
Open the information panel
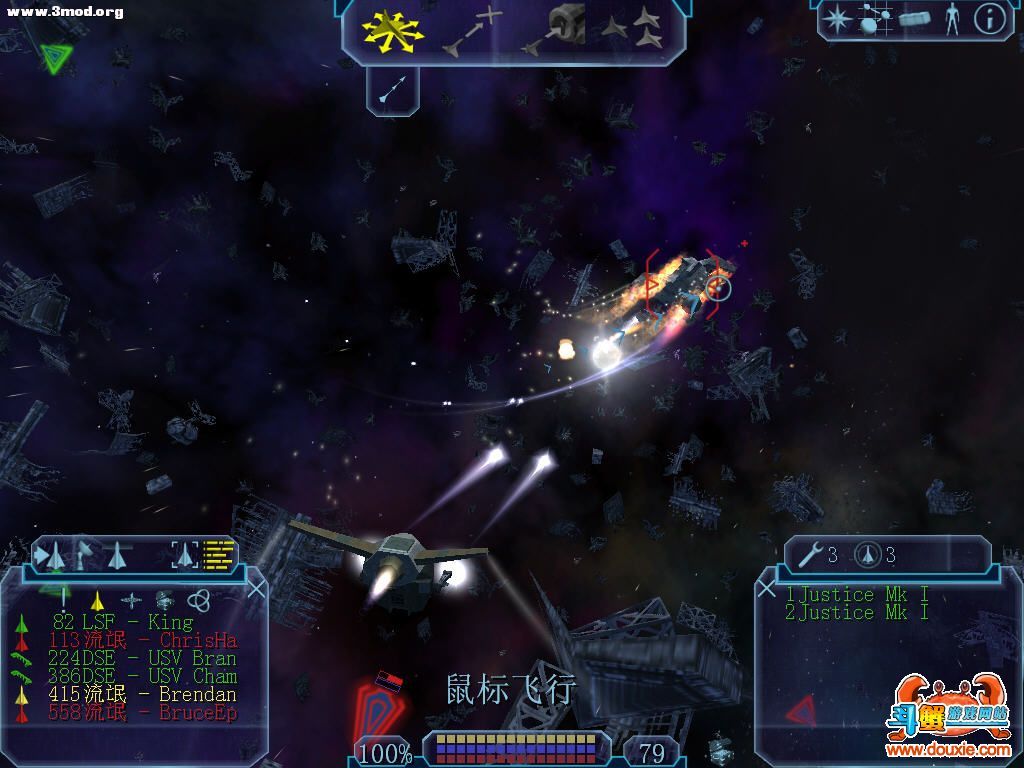(989, 19)
